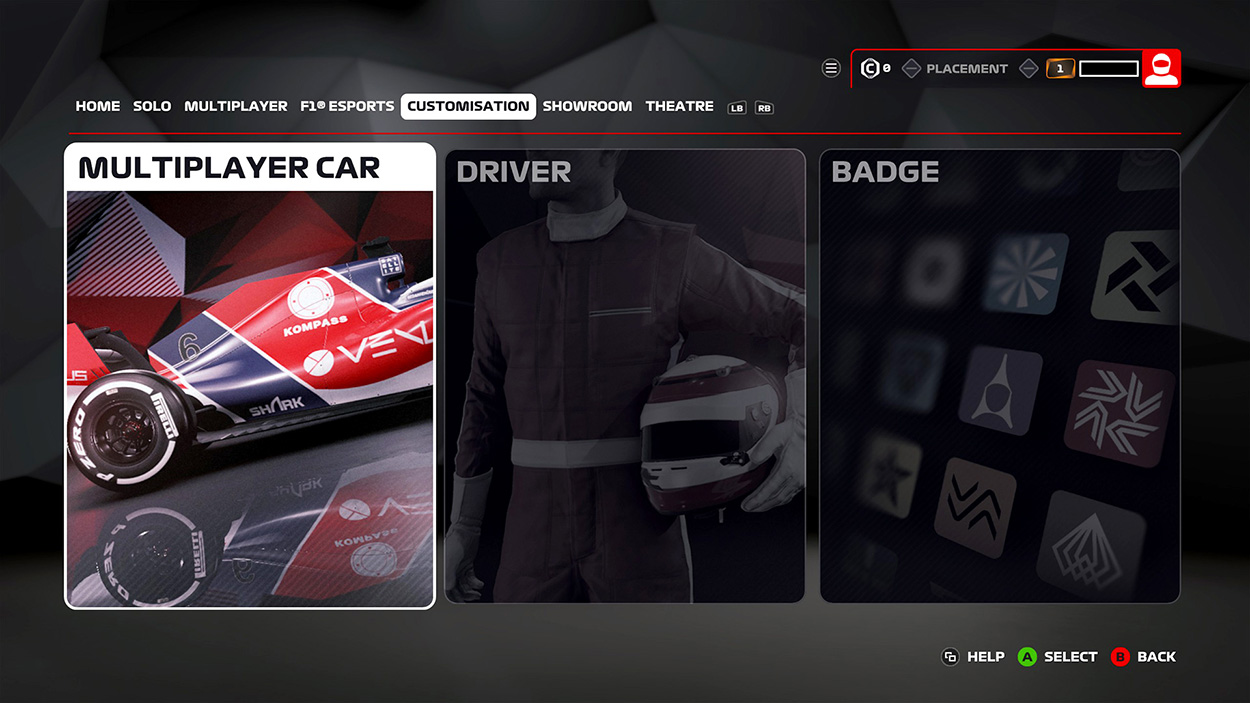Switch to the Home tab
The image size is (1250, 703).
pos(98,106)
